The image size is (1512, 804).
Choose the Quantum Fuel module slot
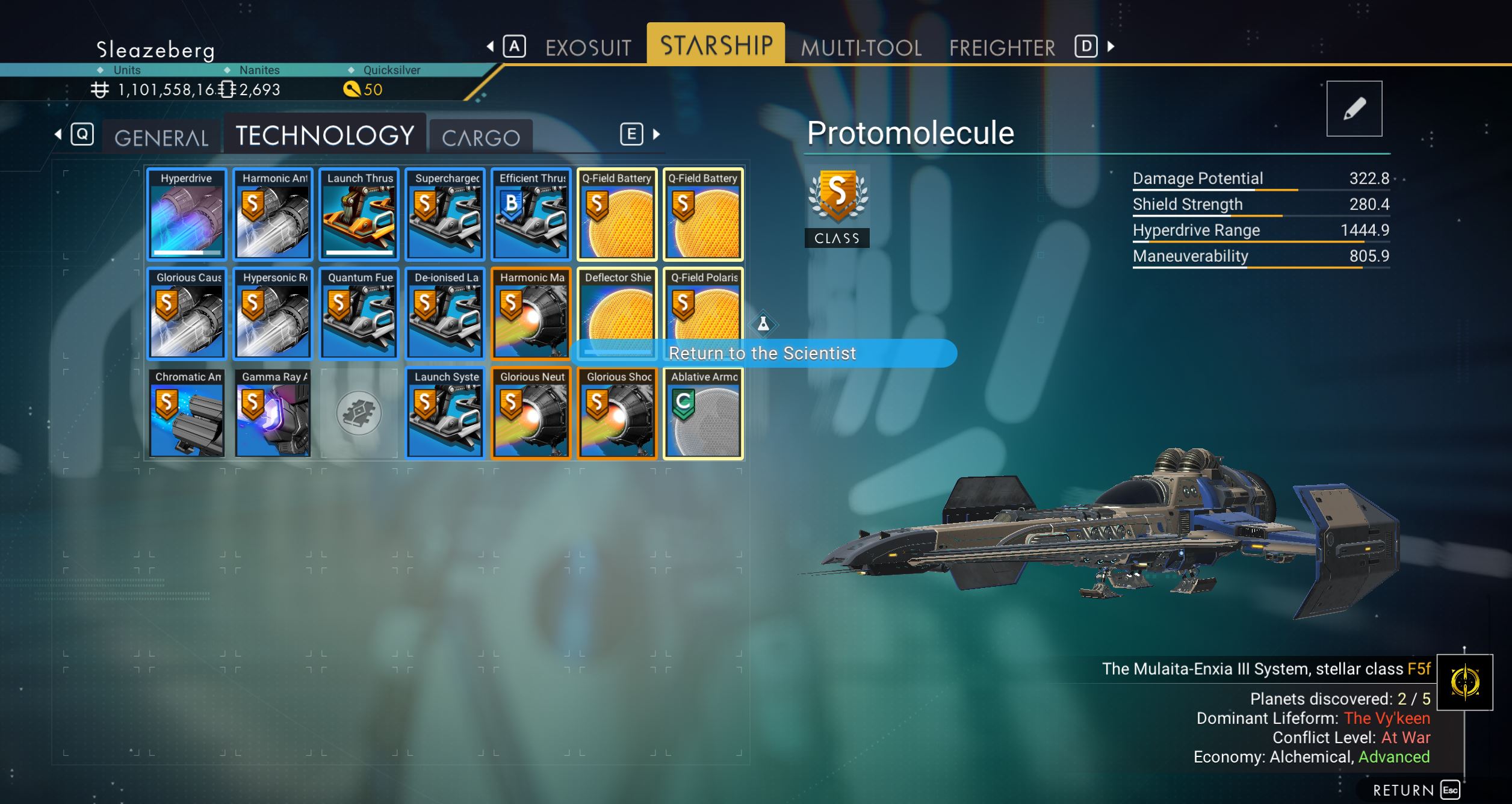359,314
